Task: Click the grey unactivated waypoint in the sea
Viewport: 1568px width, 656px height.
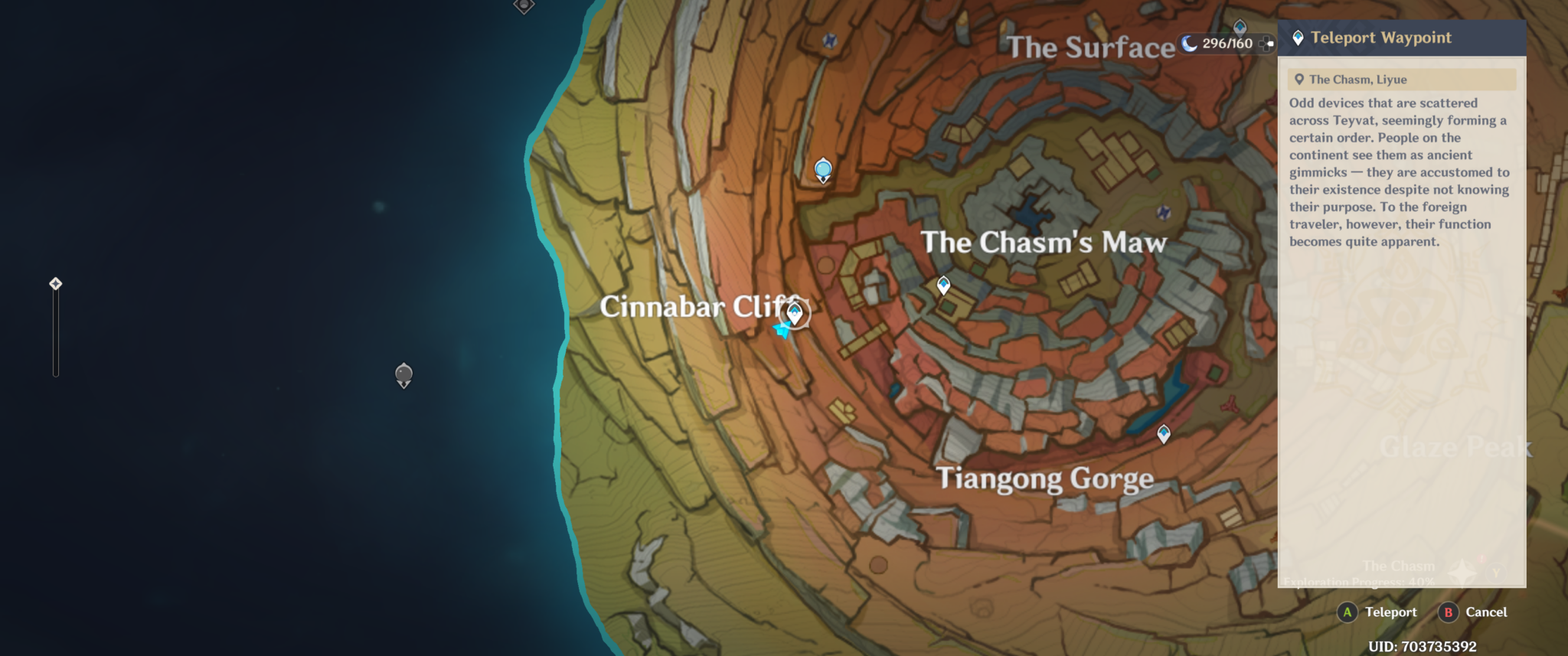Action: (403, 374)
